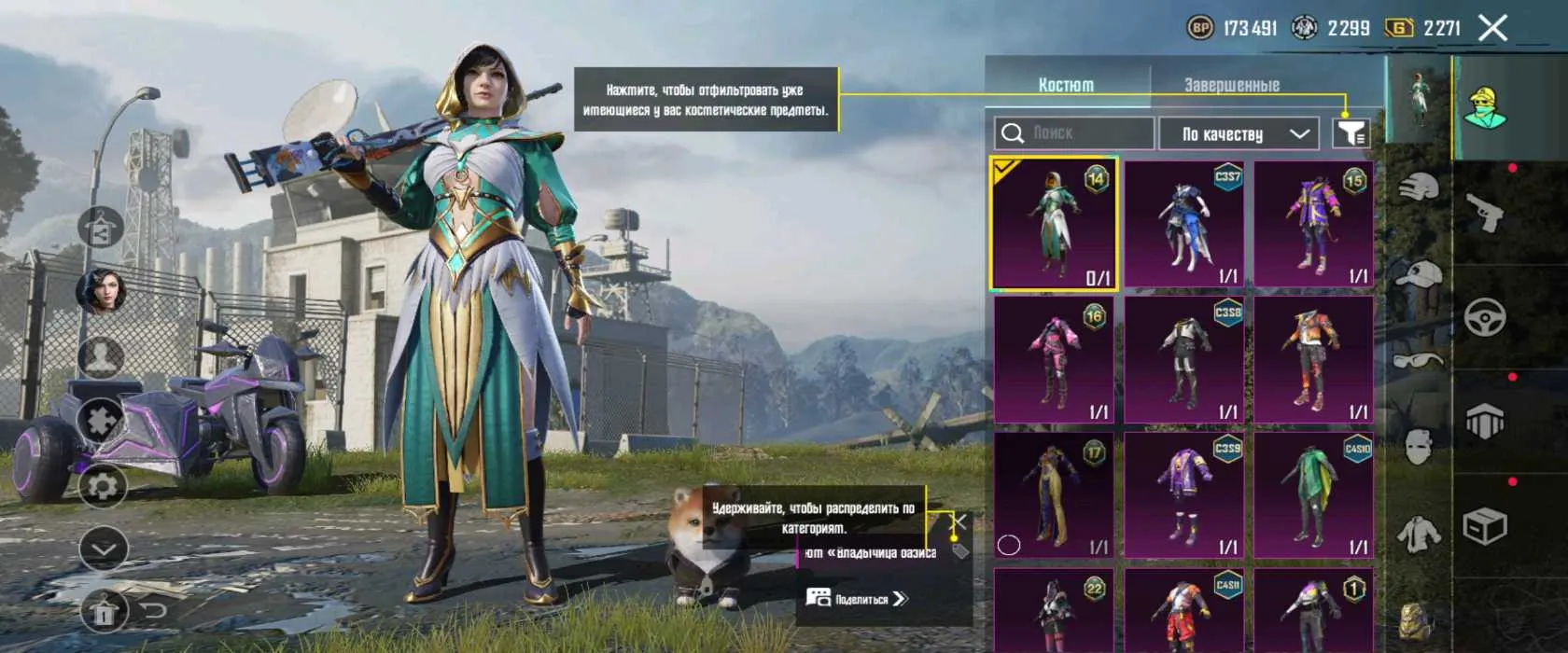Choose the green caped C4S10 costume
The height and width of the screenshot is (653, 1568).
click(1313, 494)
